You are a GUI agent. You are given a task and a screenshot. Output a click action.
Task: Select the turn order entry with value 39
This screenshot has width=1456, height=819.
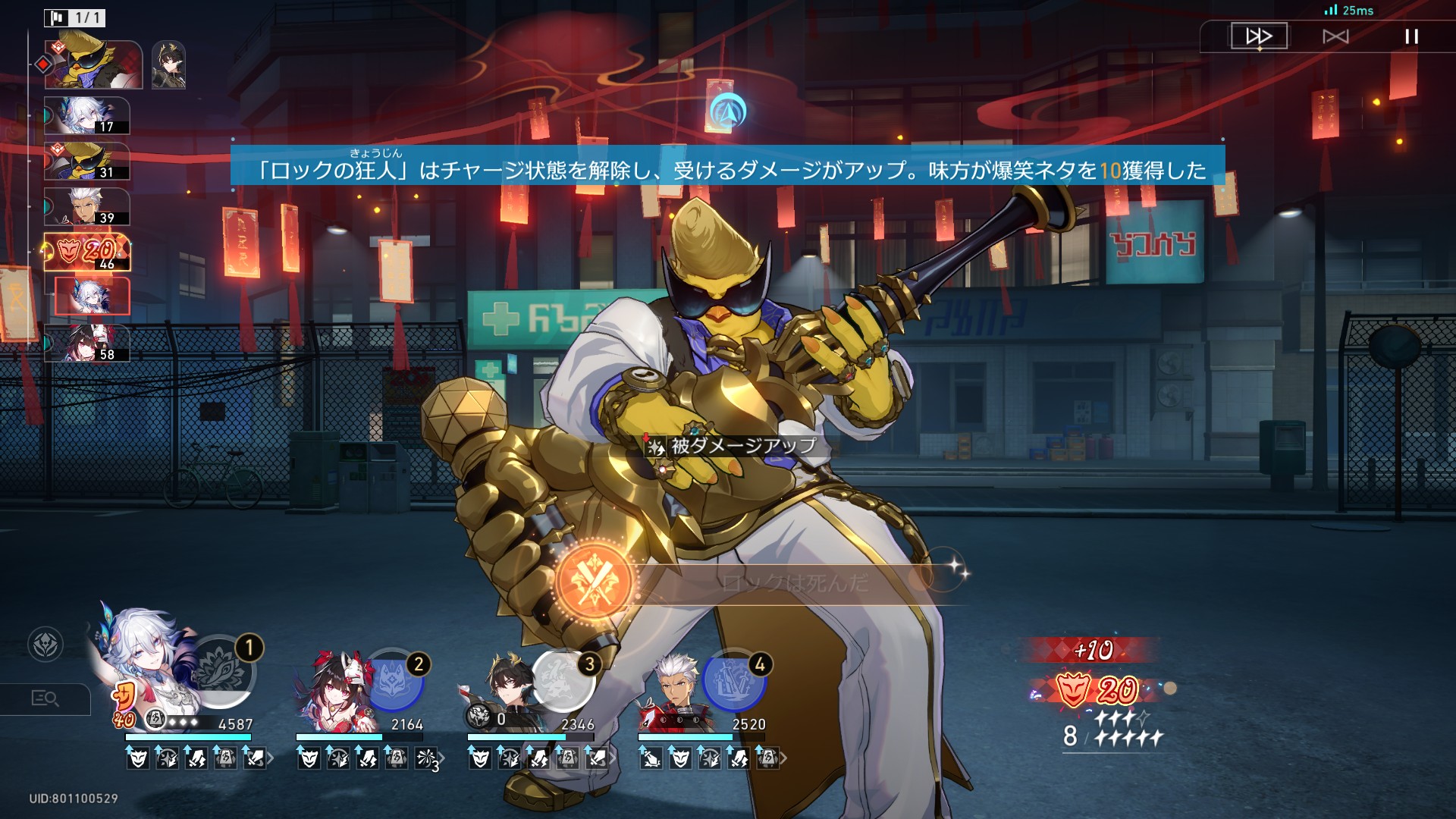click(86, 207)
